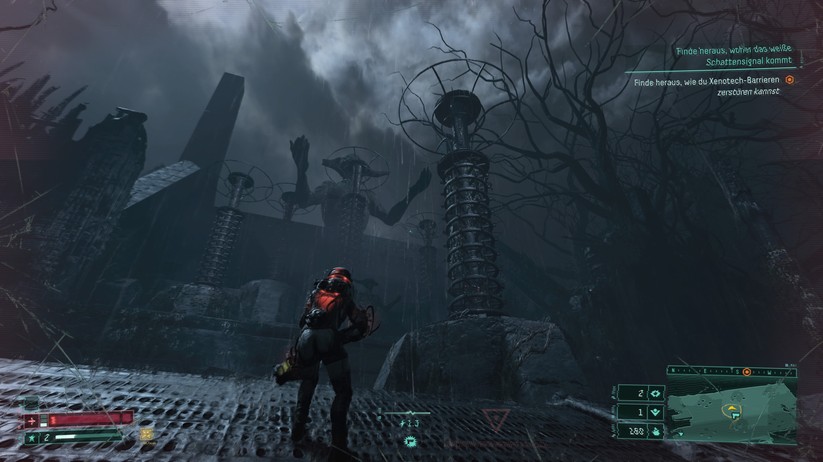Click the yellow parasite icon beside the proficiency bar

tap(147, 436)
